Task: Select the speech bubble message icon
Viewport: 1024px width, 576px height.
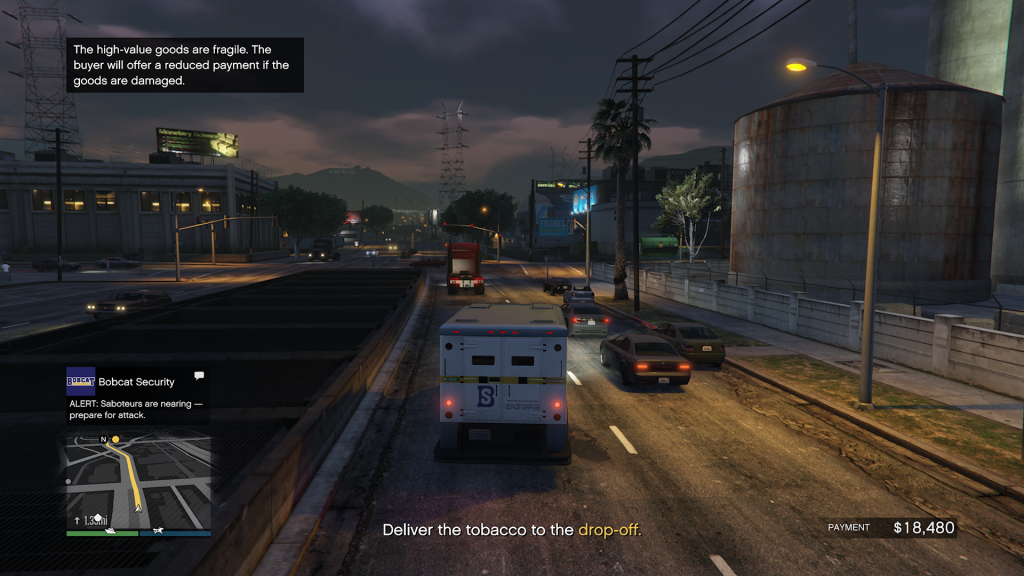Action: point(199,376)
